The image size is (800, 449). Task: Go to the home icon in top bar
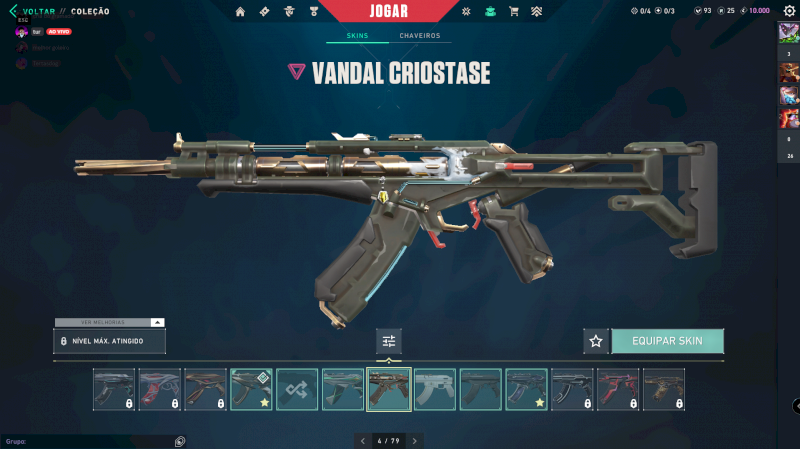coord(240,11)
